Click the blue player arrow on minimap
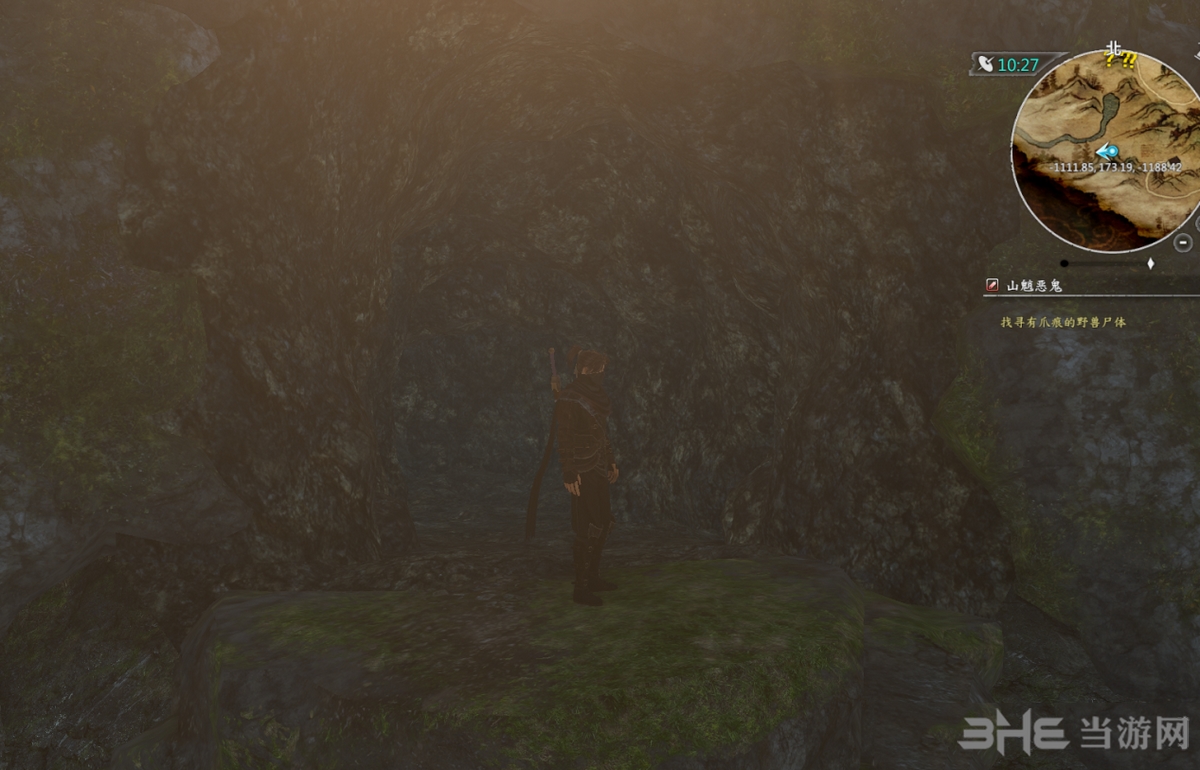This screenshot has height=770, width=1200. pos(1107,151)
